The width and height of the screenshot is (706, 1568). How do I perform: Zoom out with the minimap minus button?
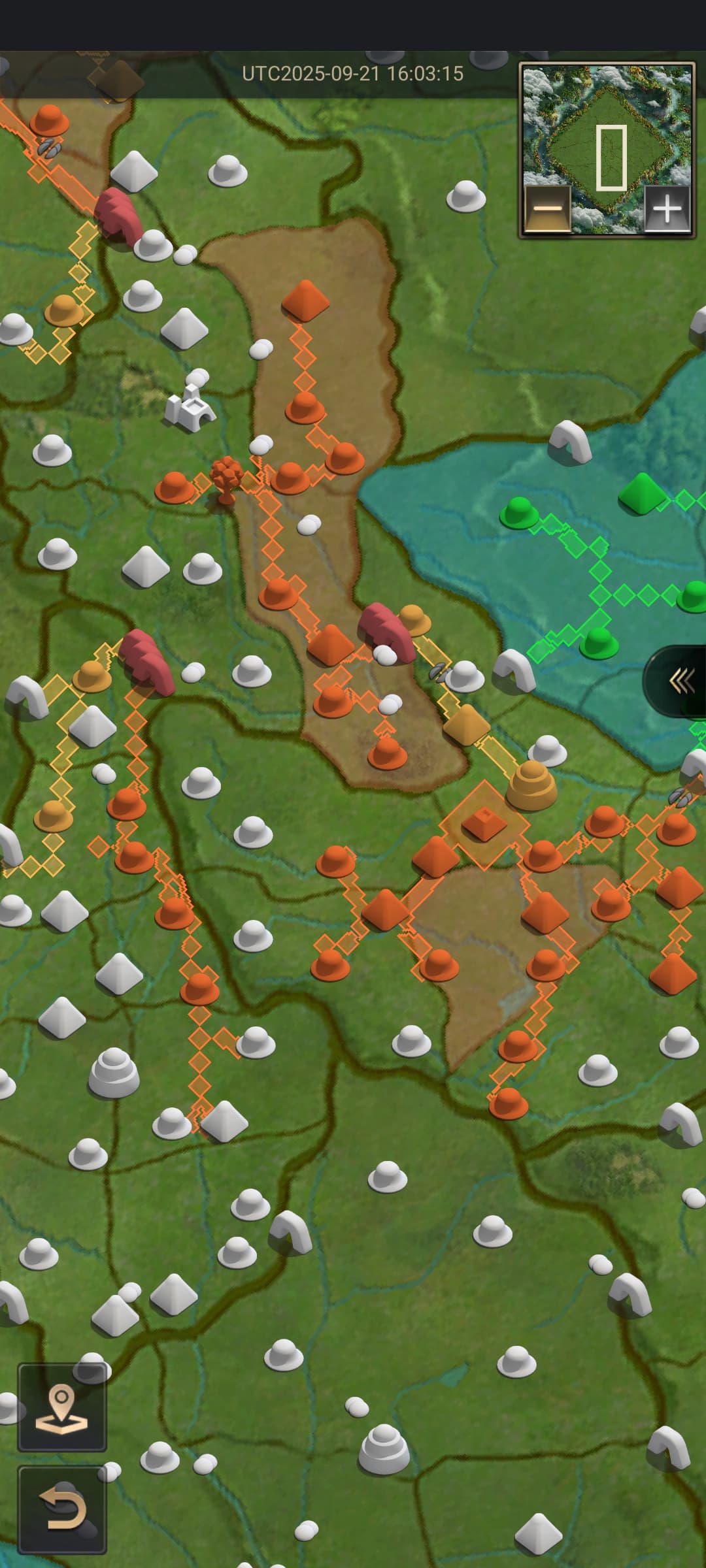click(x=548, y=209)
